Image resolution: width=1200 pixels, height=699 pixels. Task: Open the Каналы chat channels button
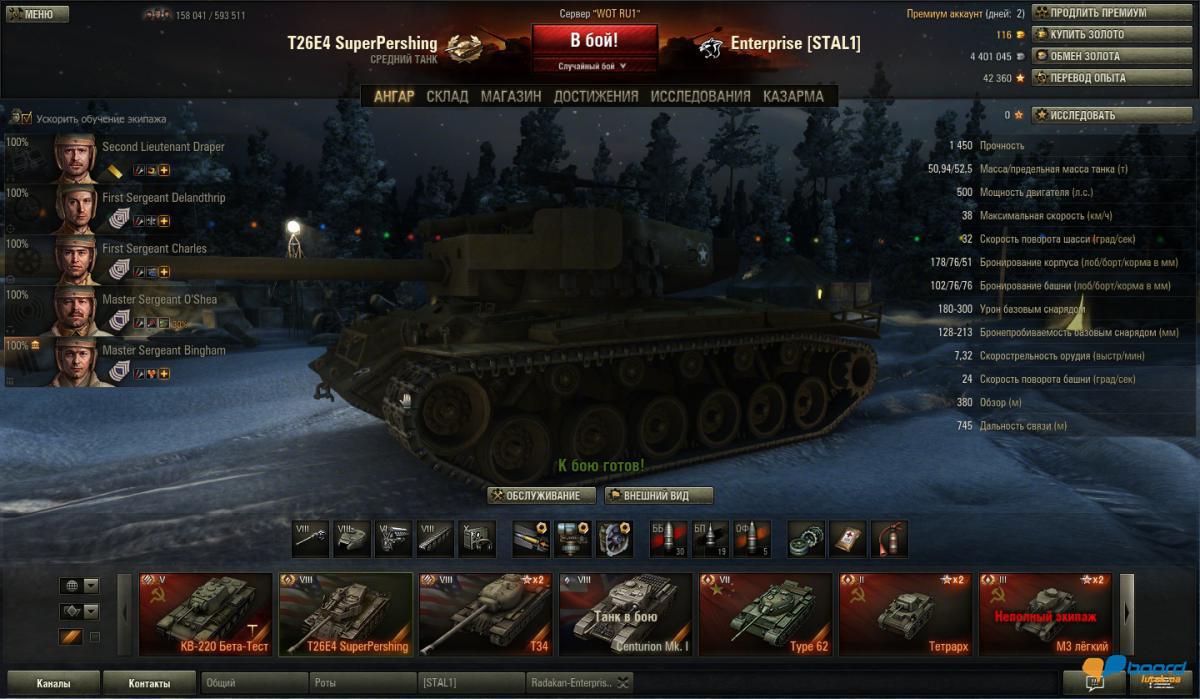51,684
